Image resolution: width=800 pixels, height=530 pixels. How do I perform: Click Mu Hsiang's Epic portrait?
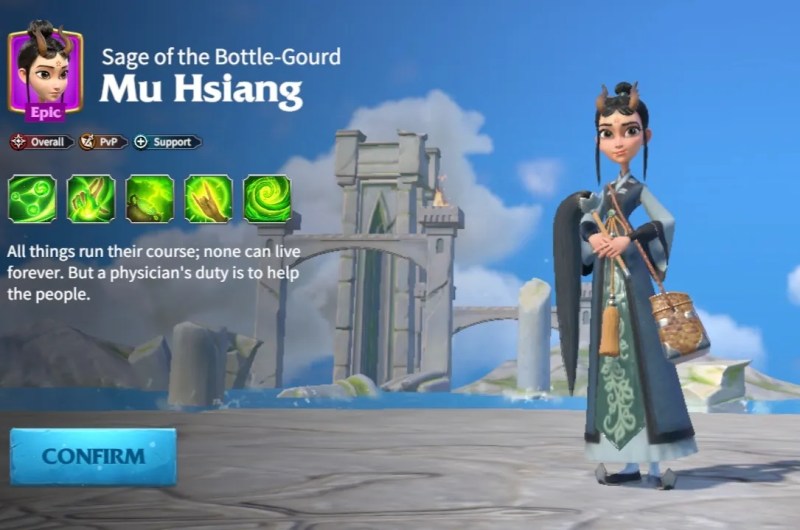point(45,71)
